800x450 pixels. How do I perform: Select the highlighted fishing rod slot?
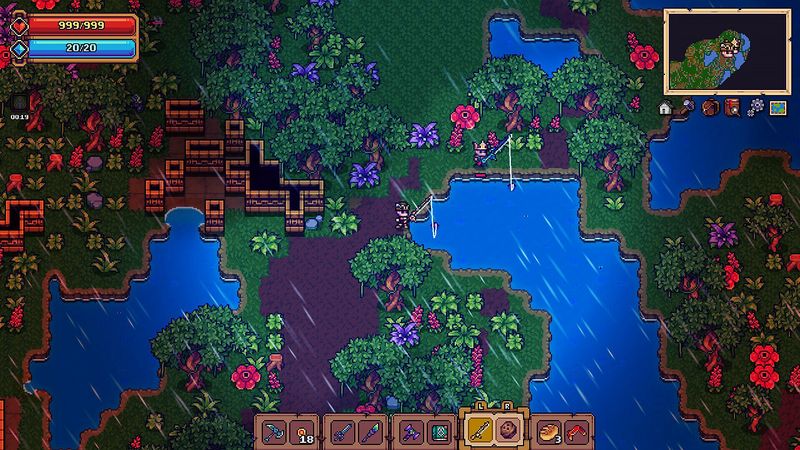[480, 431]
